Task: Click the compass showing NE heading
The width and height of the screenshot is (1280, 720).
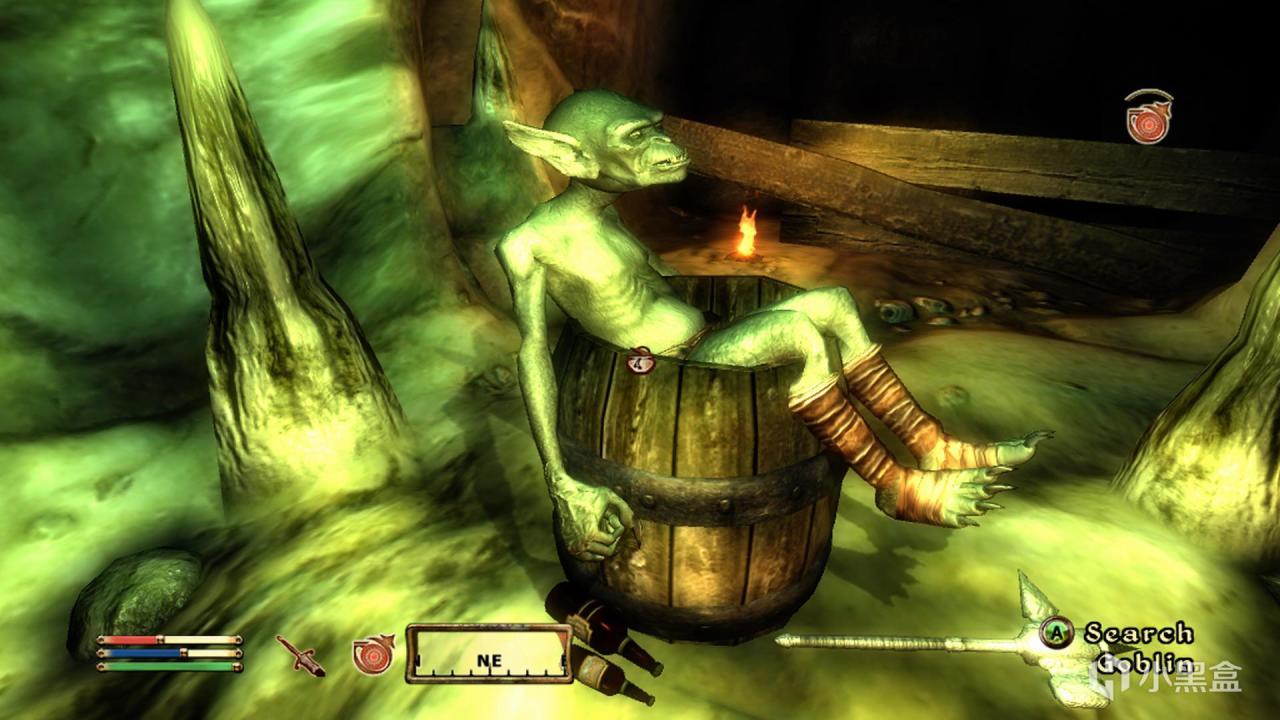Action: point(488,654)
